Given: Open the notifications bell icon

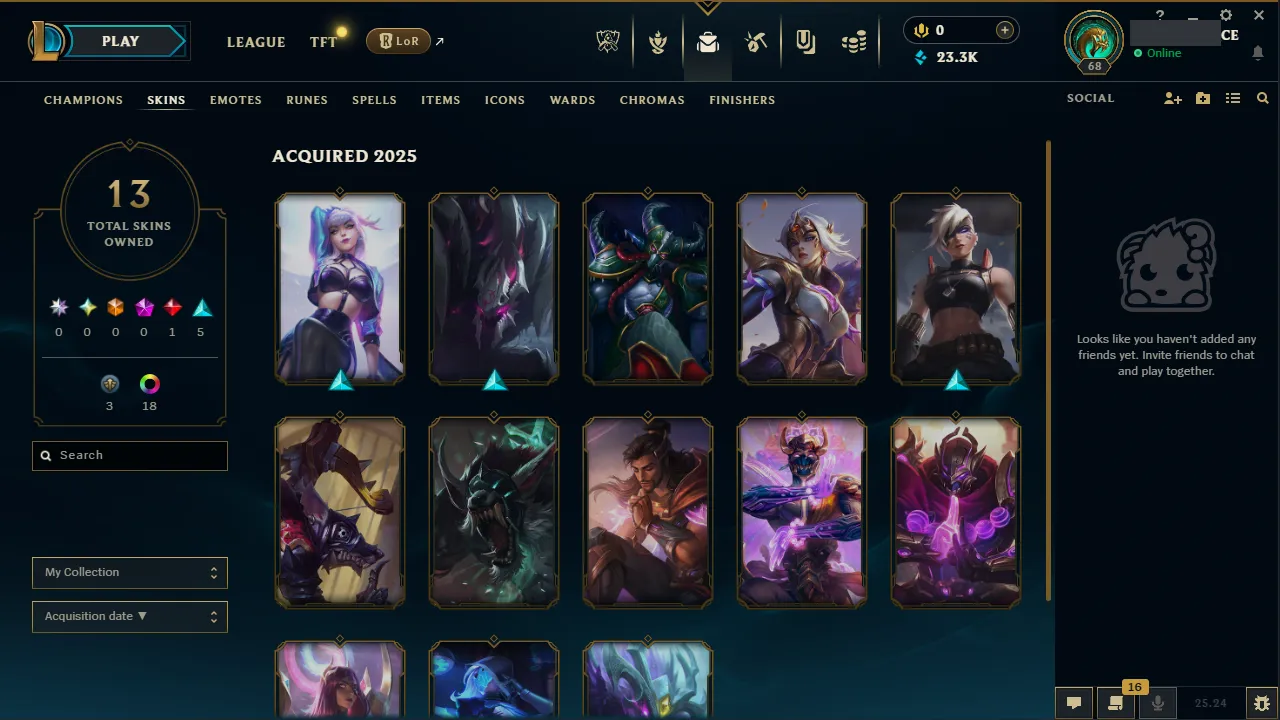Looking at the screenshot, I should click(x=1258, y=53).
